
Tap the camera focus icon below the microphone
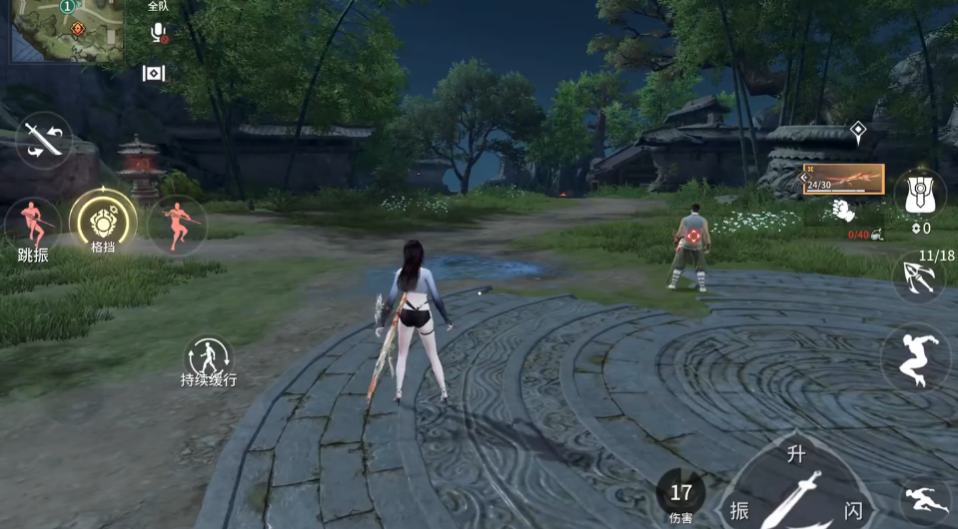pyautogui.click(x=153, y=72)
